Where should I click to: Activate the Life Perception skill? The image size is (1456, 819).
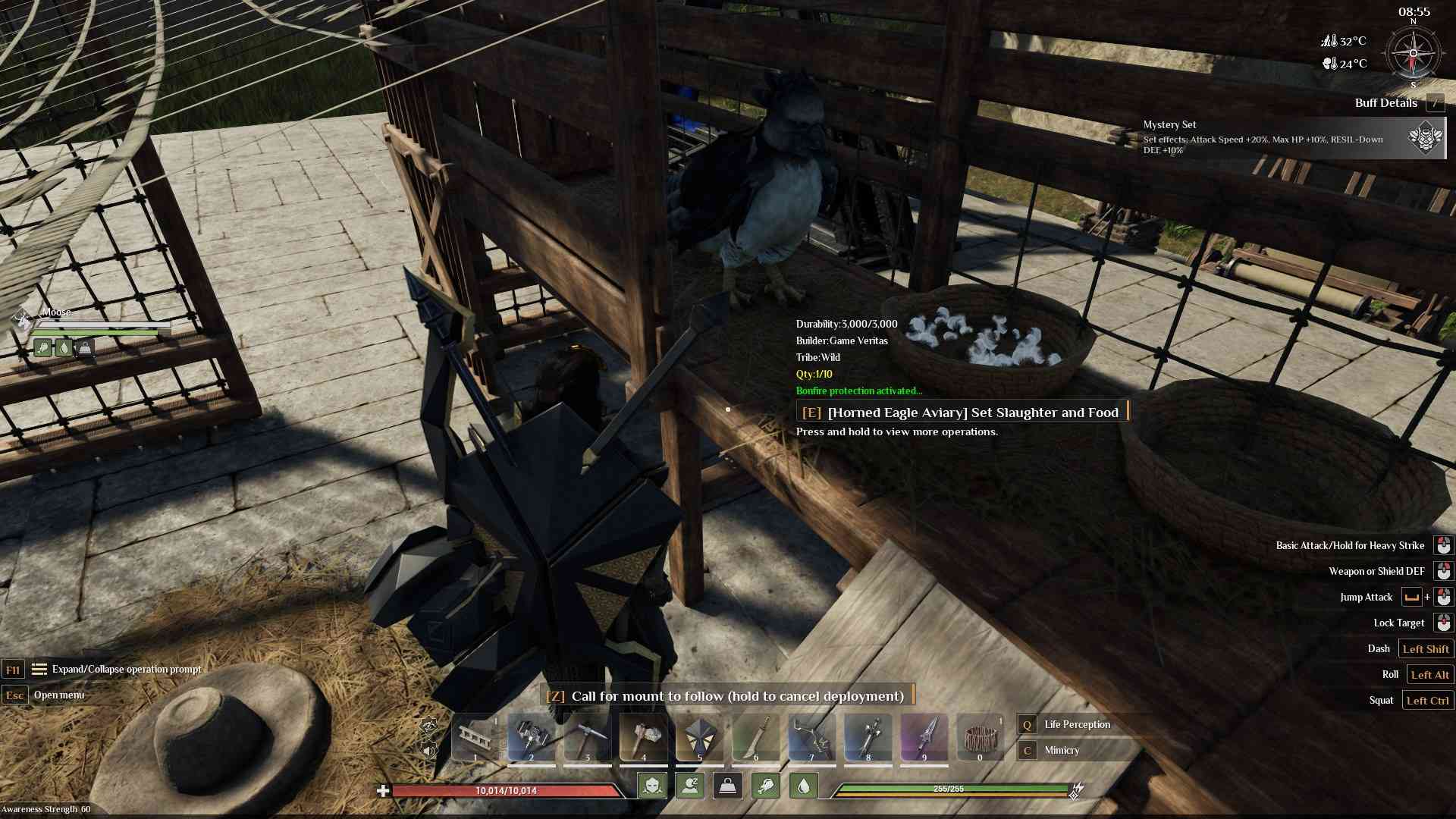click(x=1077, y=724)
